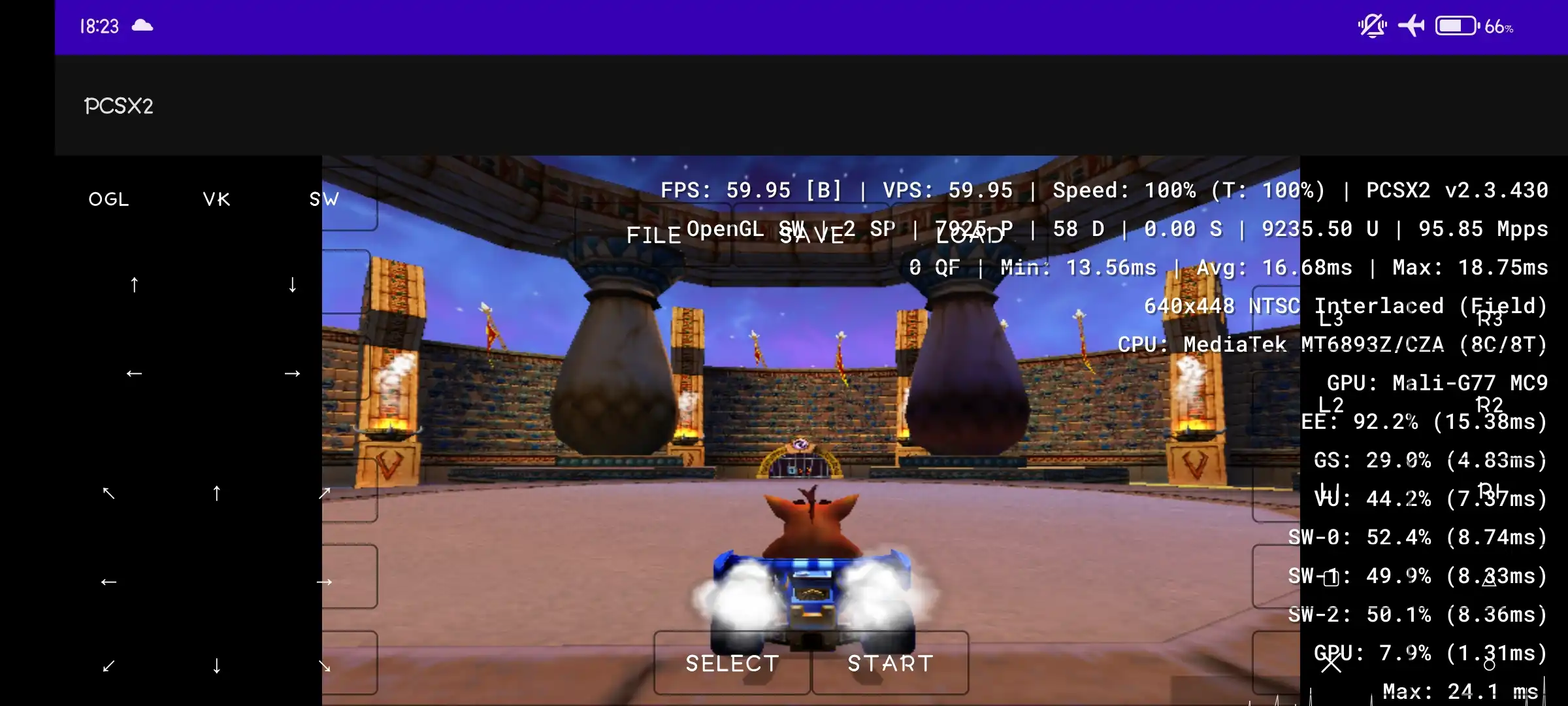This screenshot has height=706, width=1568.
Task: Open the FILE menu
Action: tap(655, 234)
